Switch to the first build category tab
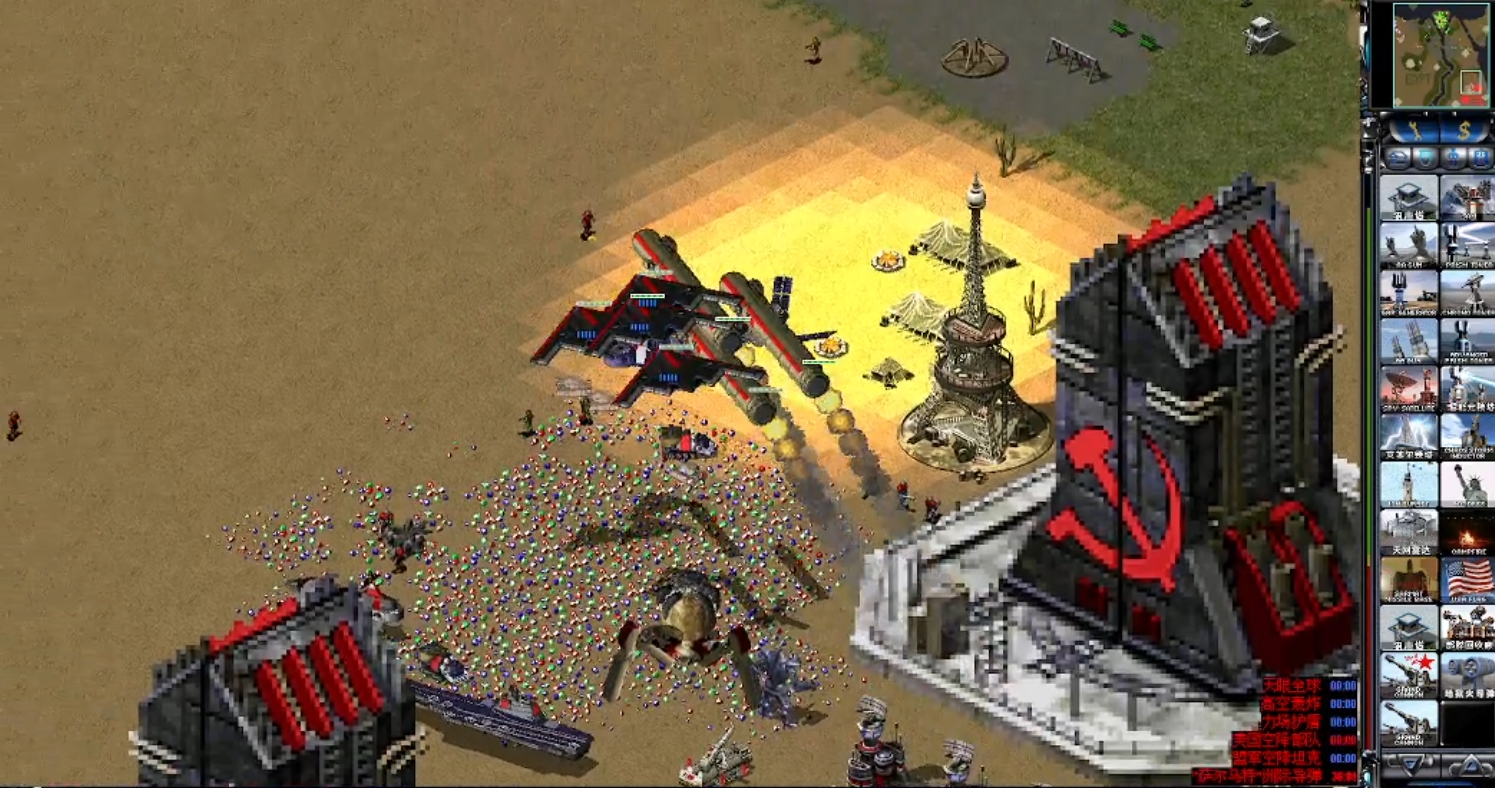 1397,158
